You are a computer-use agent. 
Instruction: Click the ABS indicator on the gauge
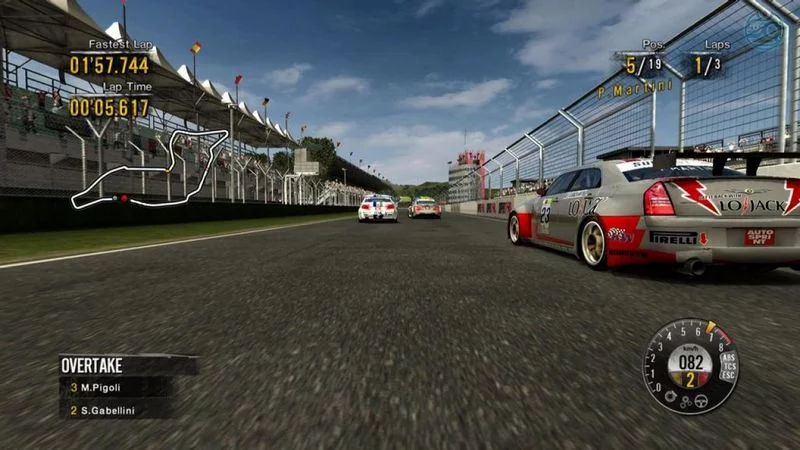[x=727, y=359]
